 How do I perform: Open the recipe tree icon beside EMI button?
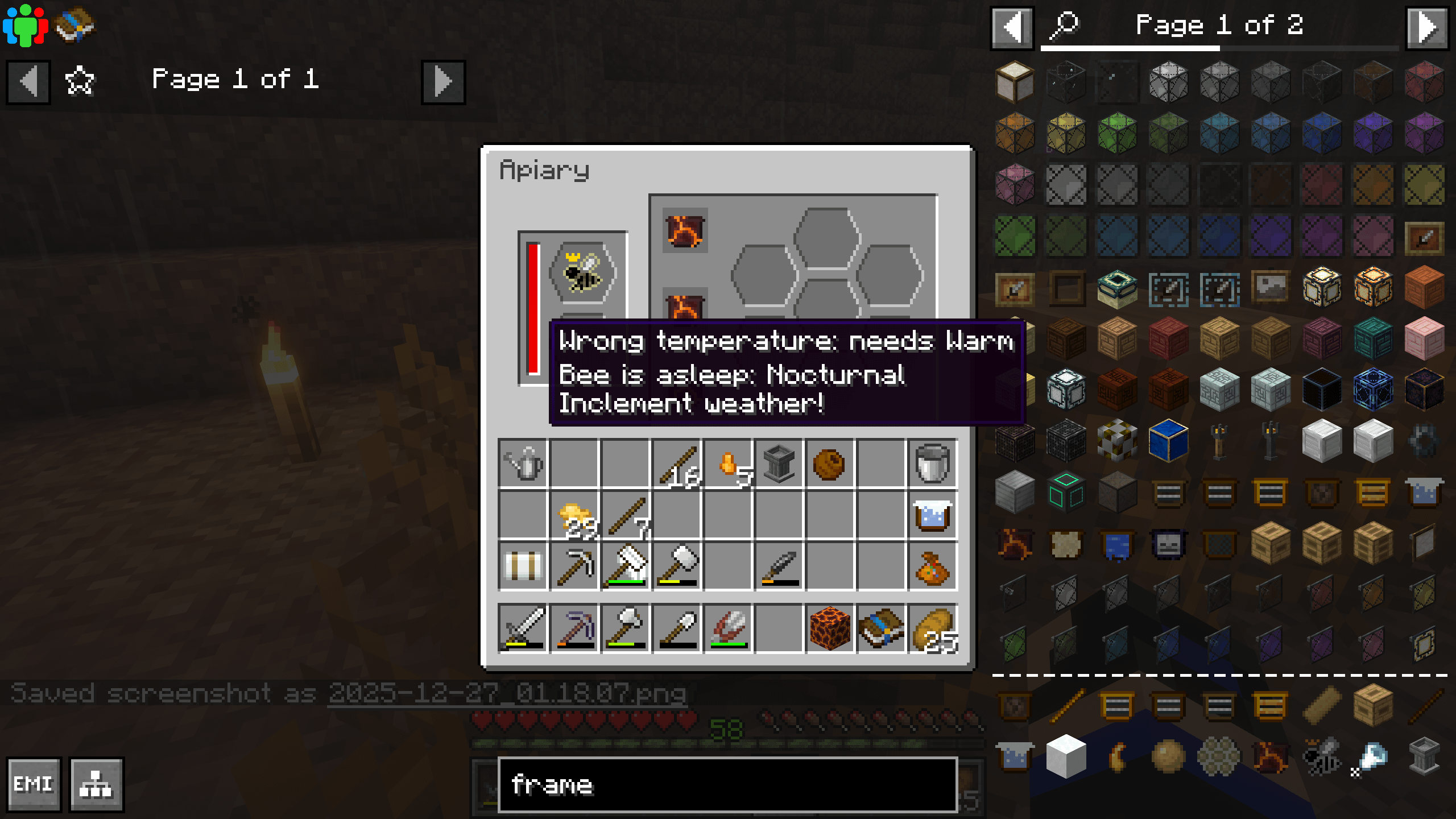[97, 784]
